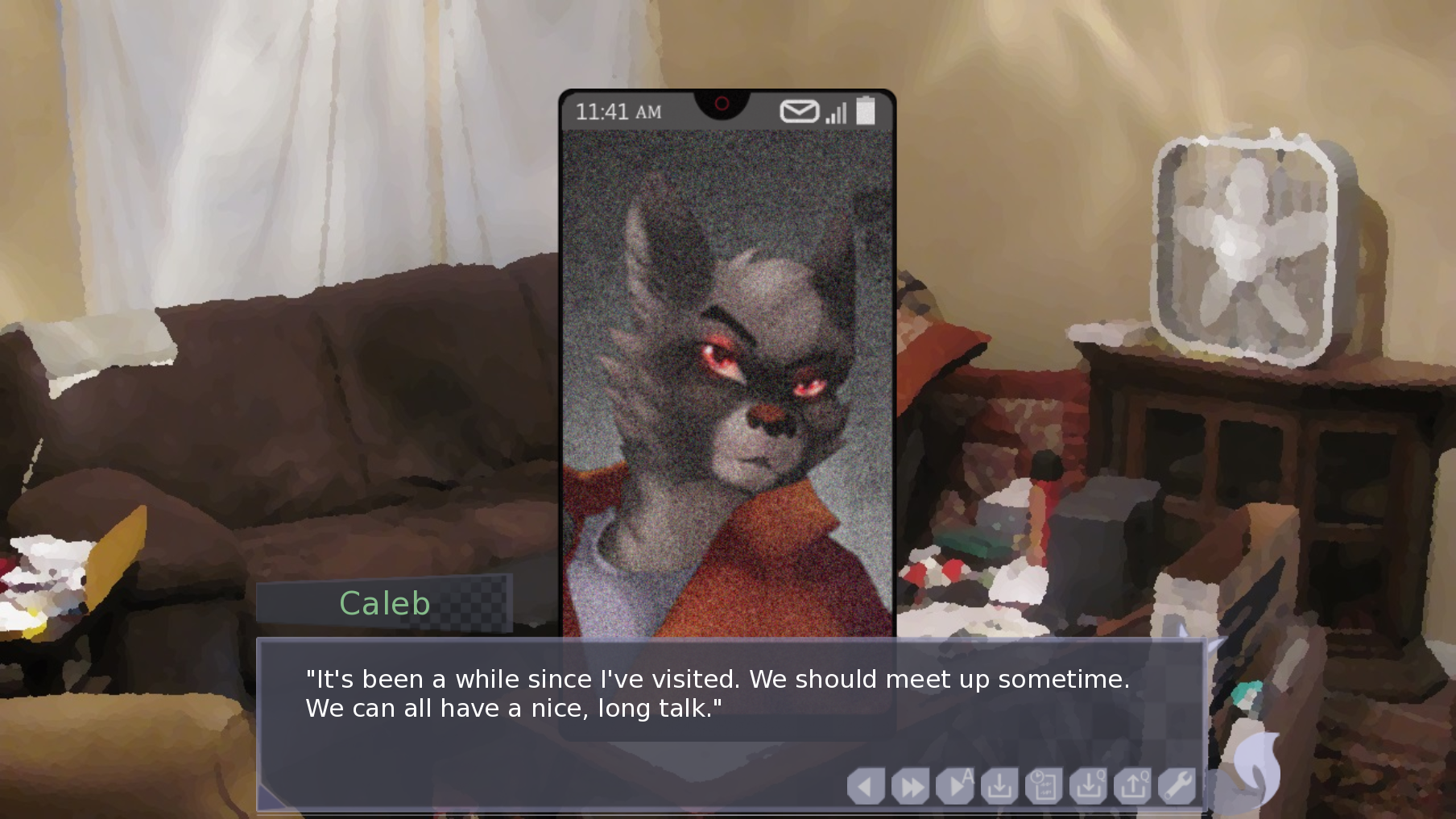Screen dimensions: 1456x819
Task: Quick load with the Q upload icon
Action: click(x=1133, y=786)
